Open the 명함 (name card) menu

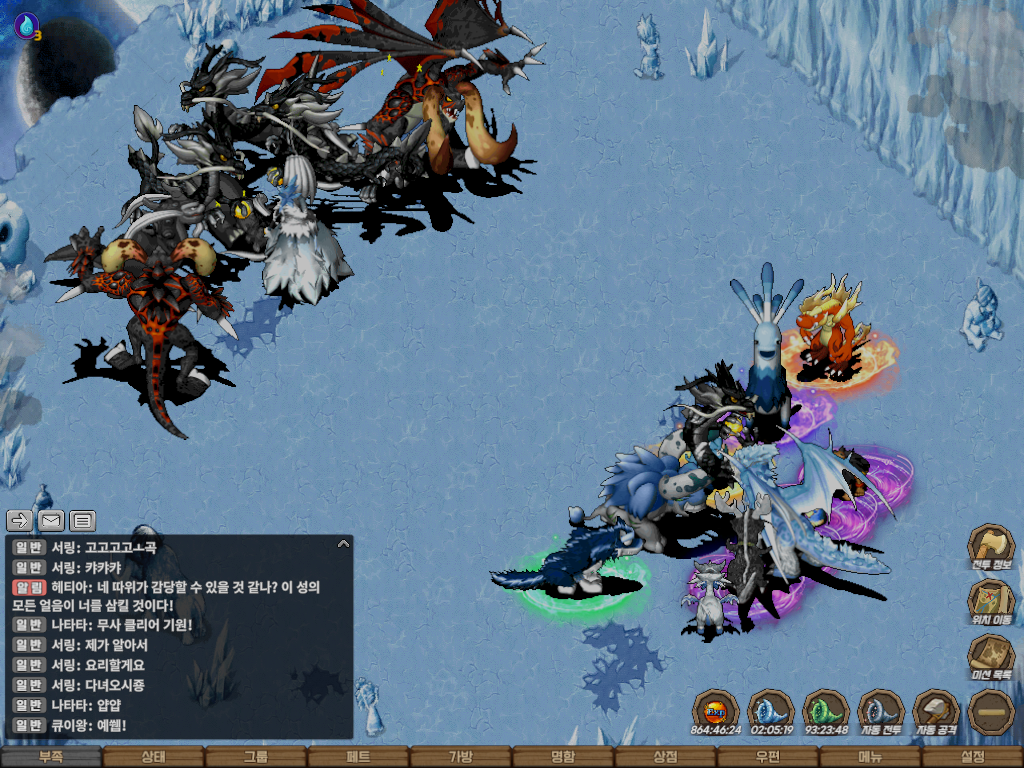pyautogui.click(x=563, y=757)
